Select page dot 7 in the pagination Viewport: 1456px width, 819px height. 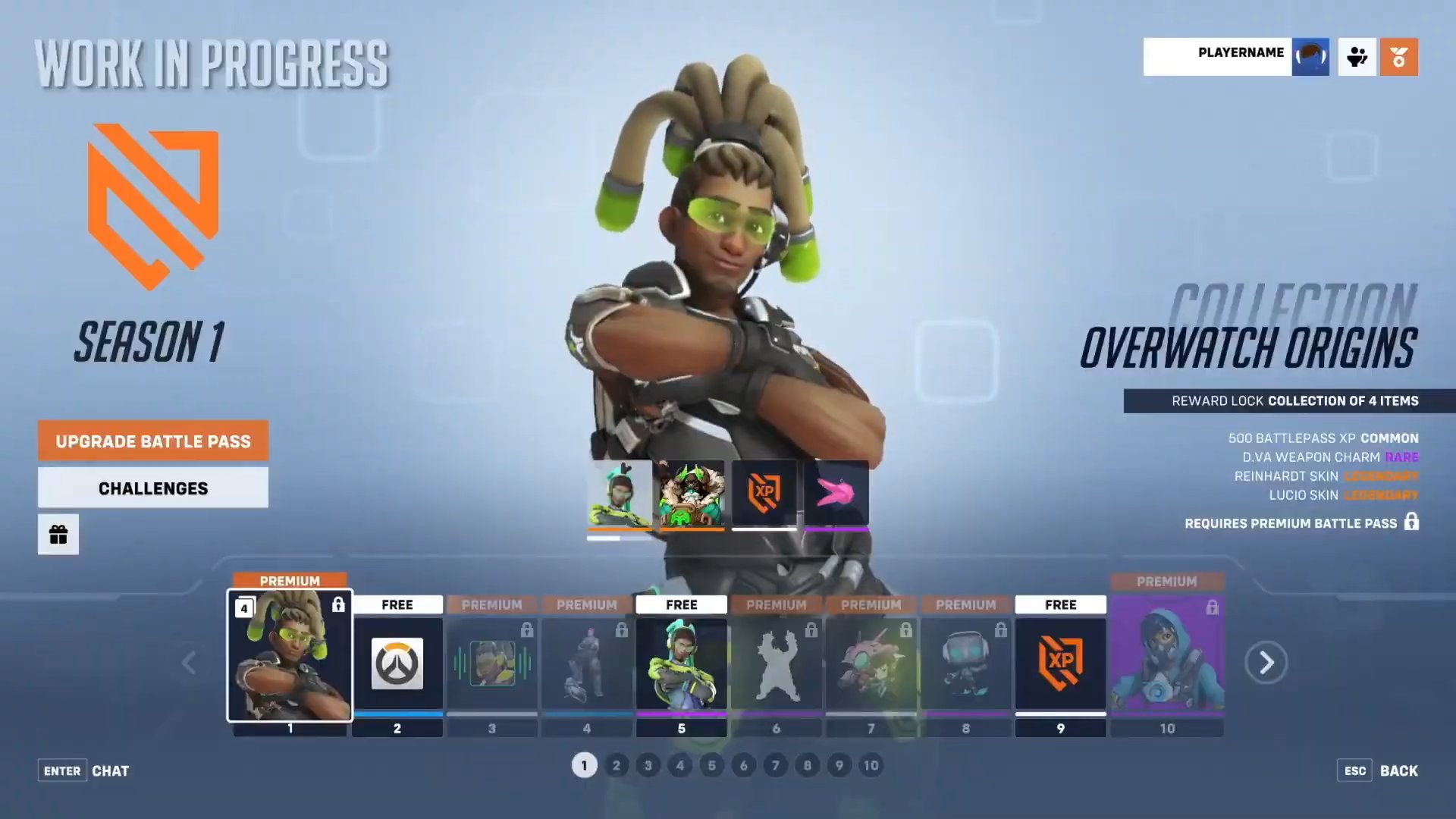point(776,766)
